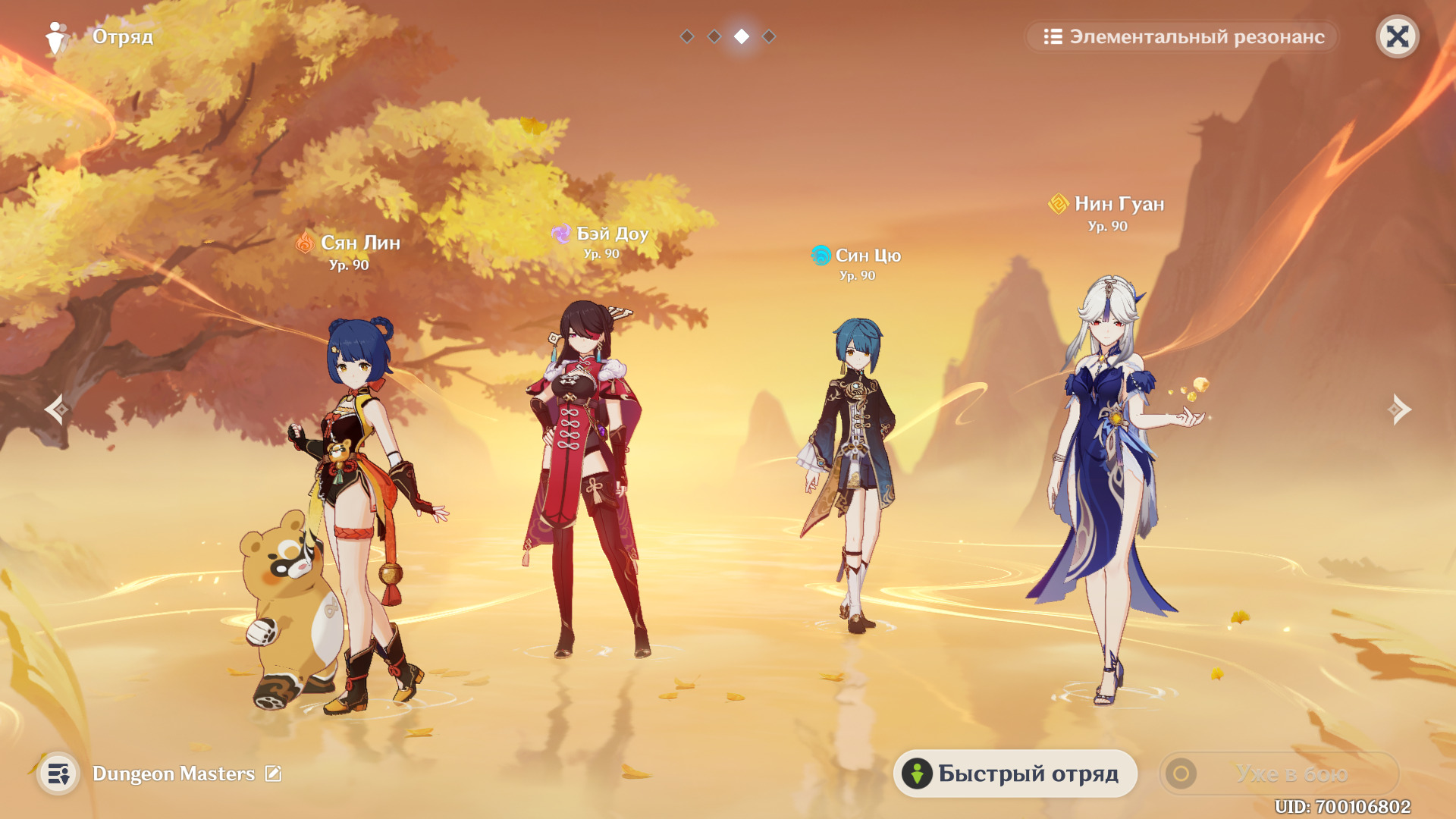
Task: Click the Быстрый отряд button
Action: [x=1015, y=773]
